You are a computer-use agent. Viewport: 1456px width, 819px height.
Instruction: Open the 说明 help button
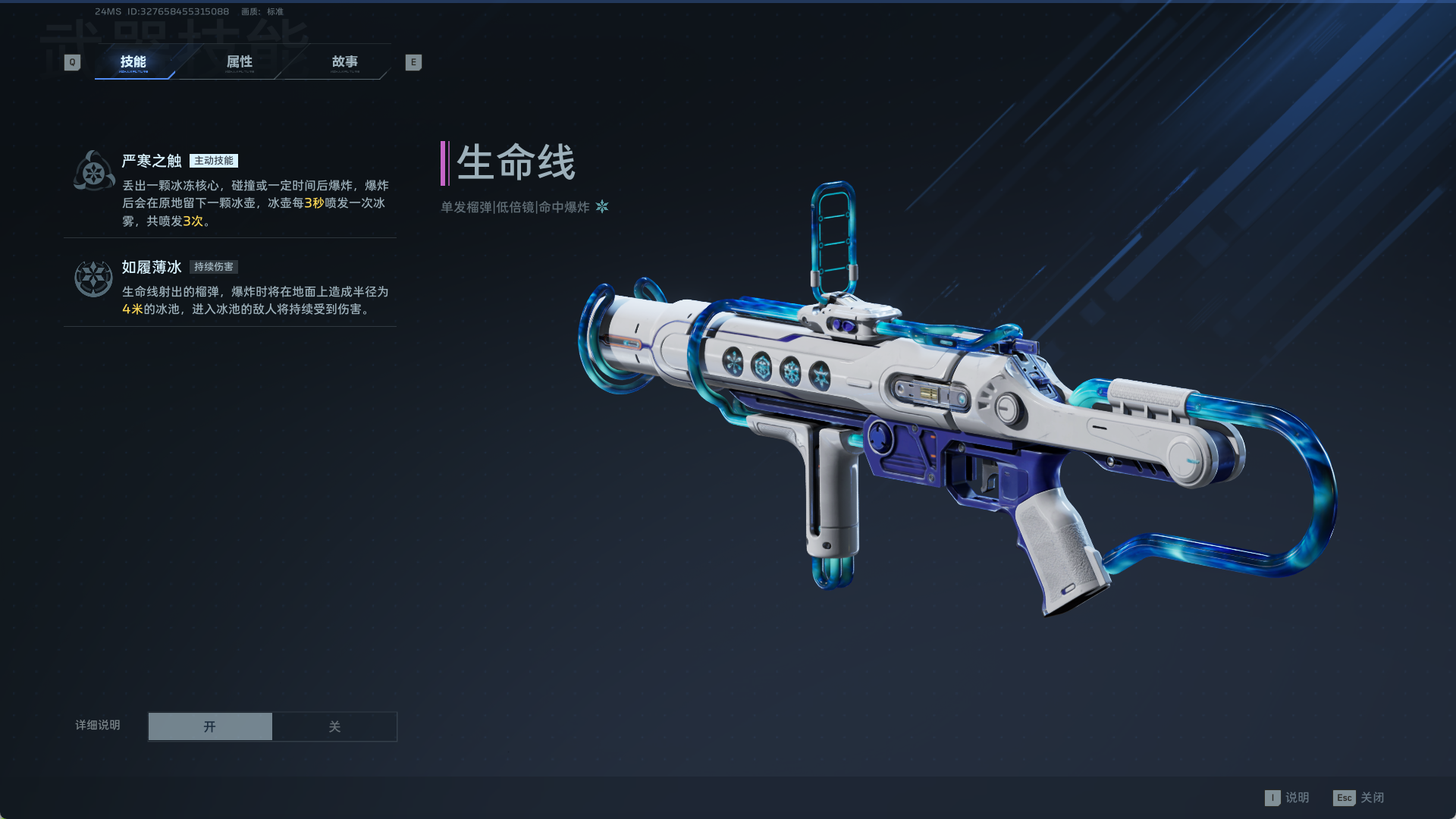pyautogui.click(x=1288, y=798)
